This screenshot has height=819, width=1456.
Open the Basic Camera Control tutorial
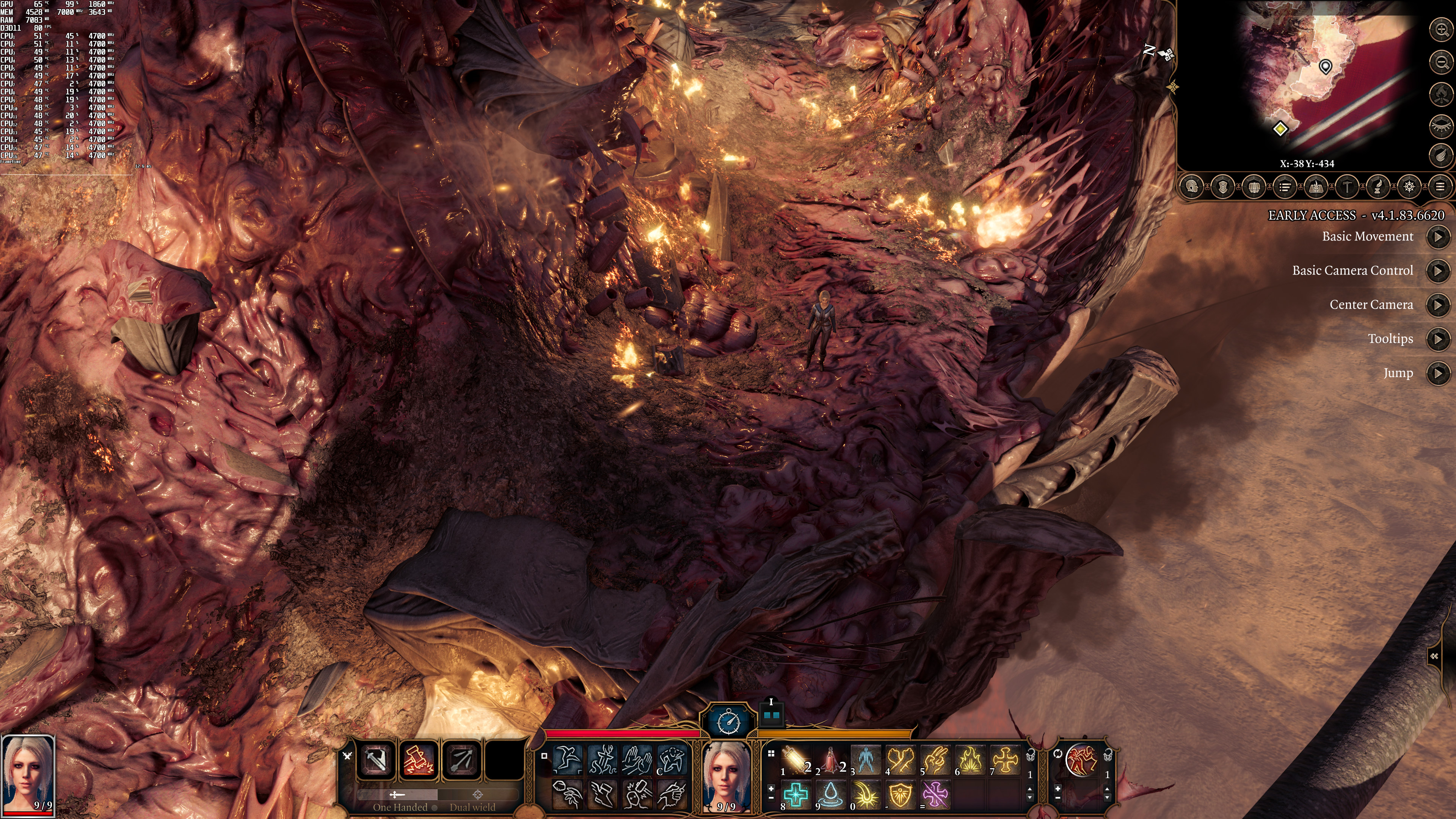click(x=1438, y=271)
